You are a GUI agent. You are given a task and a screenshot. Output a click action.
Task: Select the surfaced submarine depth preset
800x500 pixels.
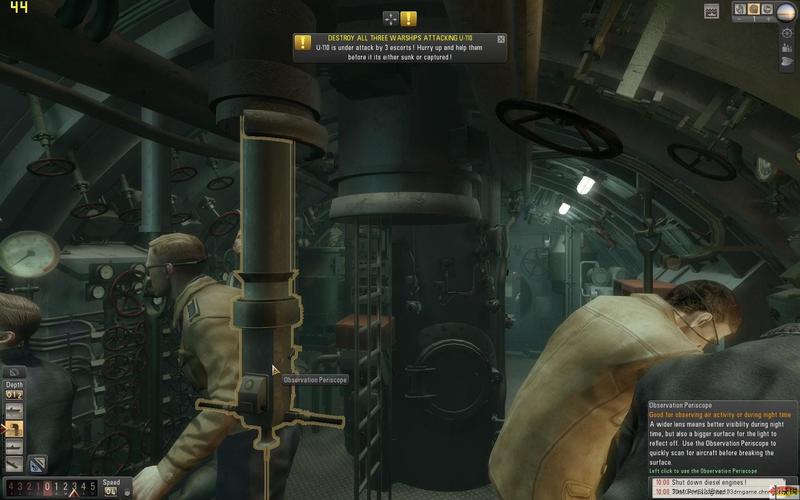[14, 410]
